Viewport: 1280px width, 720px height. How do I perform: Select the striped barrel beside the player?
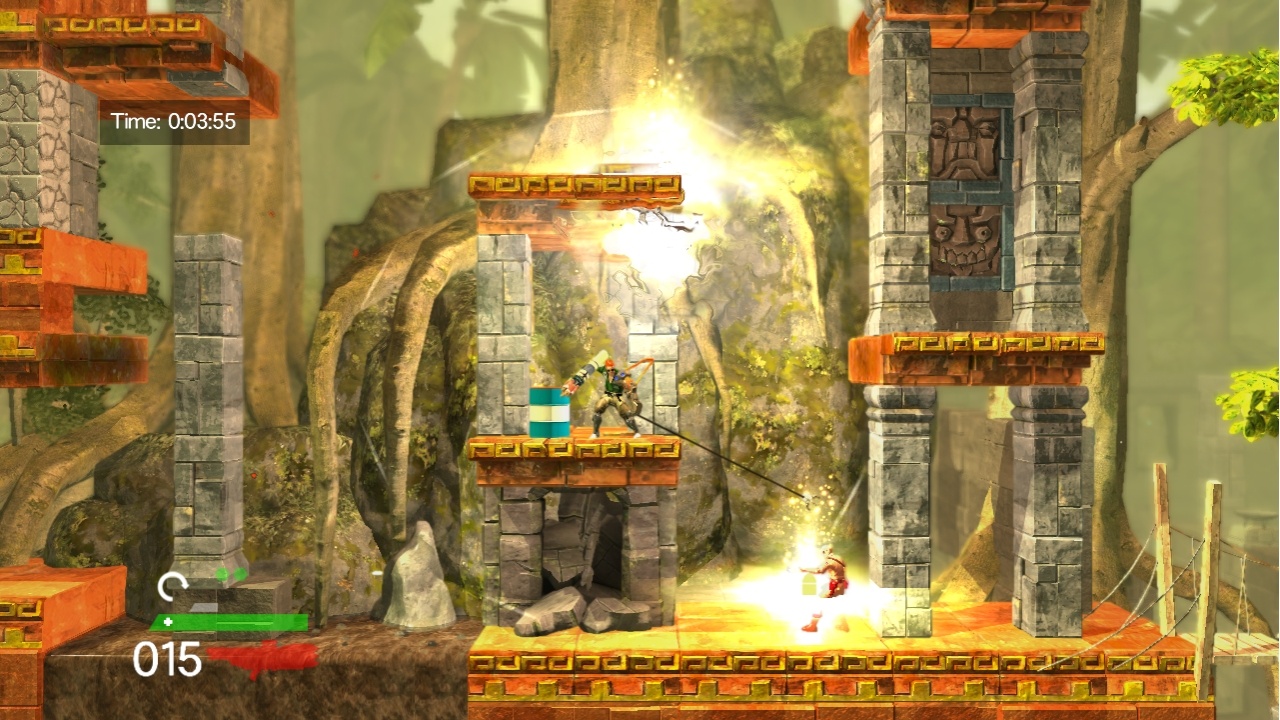pyautogui.click(x=551, y=410)
